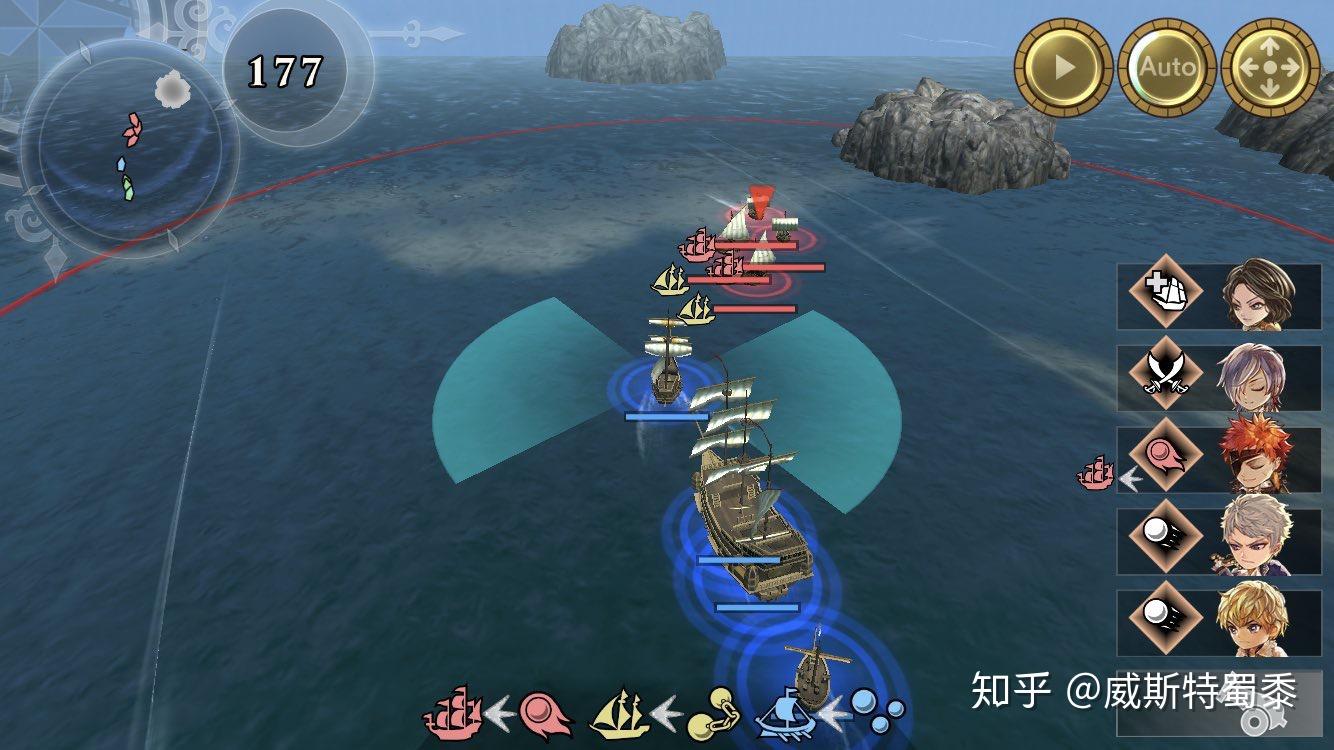
Task: Open the circular radar minimap
Action: tap(129, 148)
